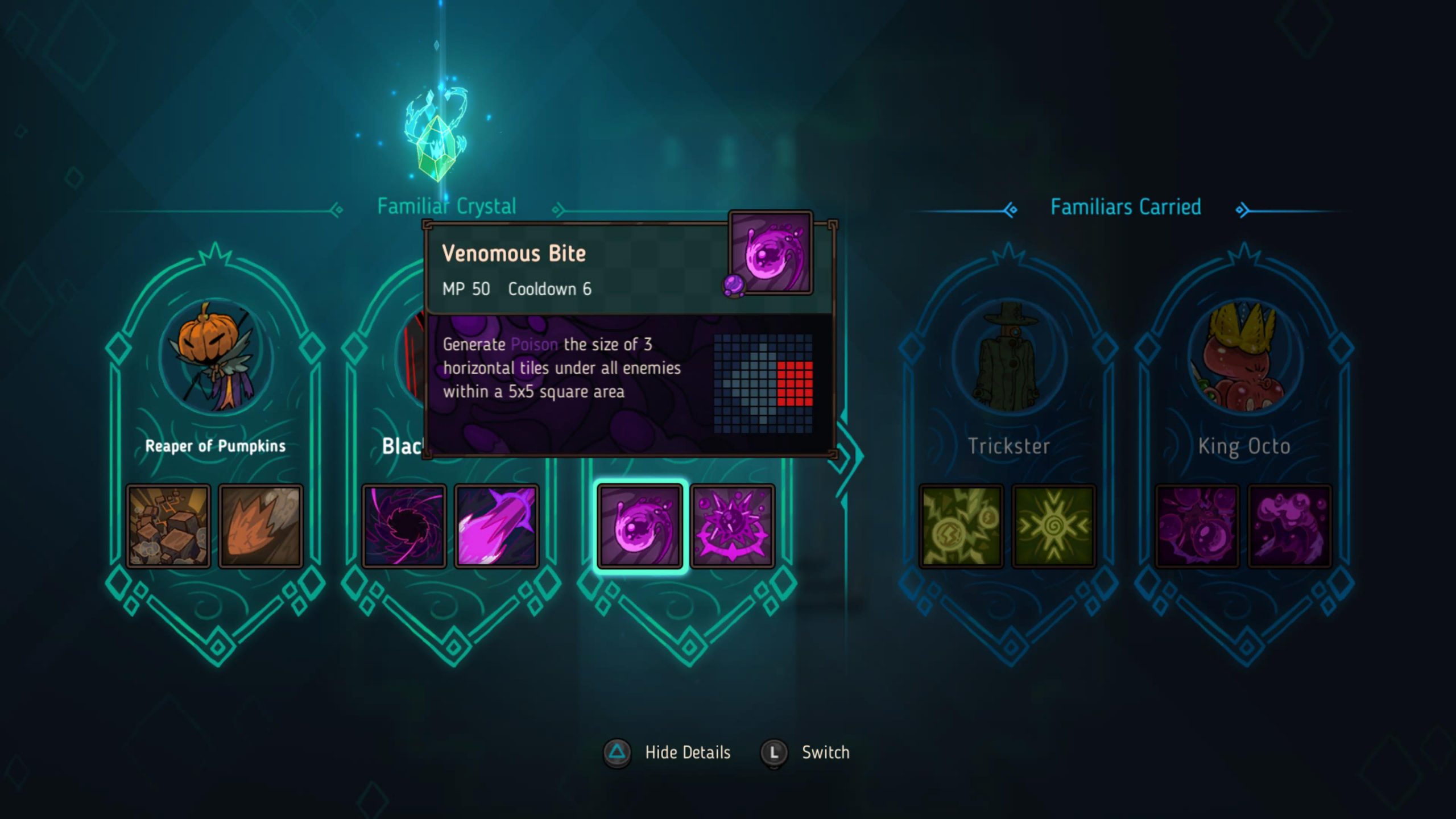Inspect King Octo's purple tentacle skill icon

coord(1290,526)
